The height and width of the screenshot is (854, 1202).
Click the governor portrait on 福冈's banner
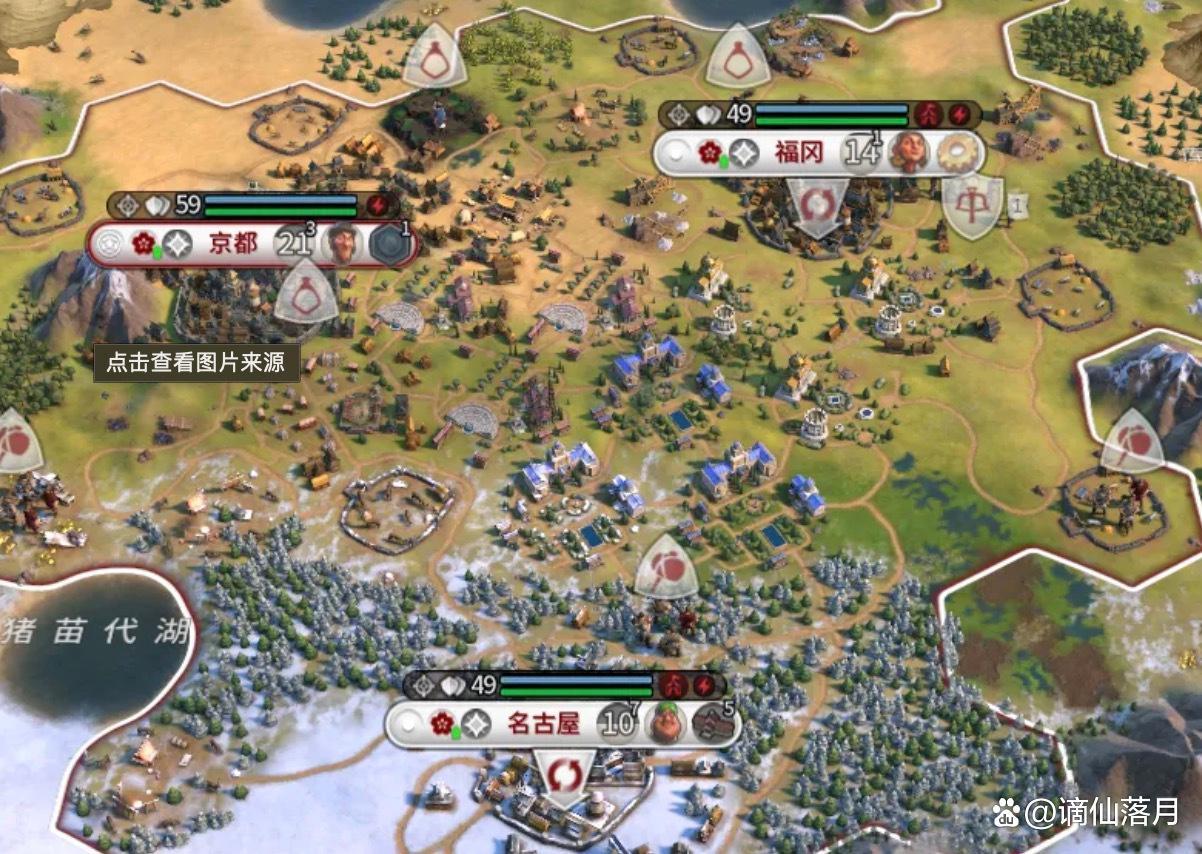[x=907, y=153]
